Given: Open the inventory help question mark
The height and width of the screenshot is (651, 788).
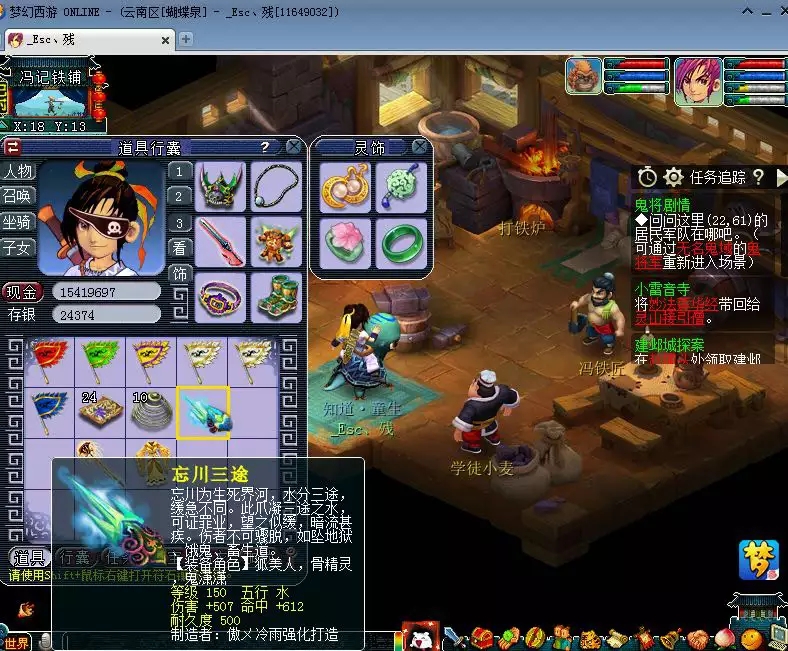Looking at the screenshot, I should [x=265, y=146].
